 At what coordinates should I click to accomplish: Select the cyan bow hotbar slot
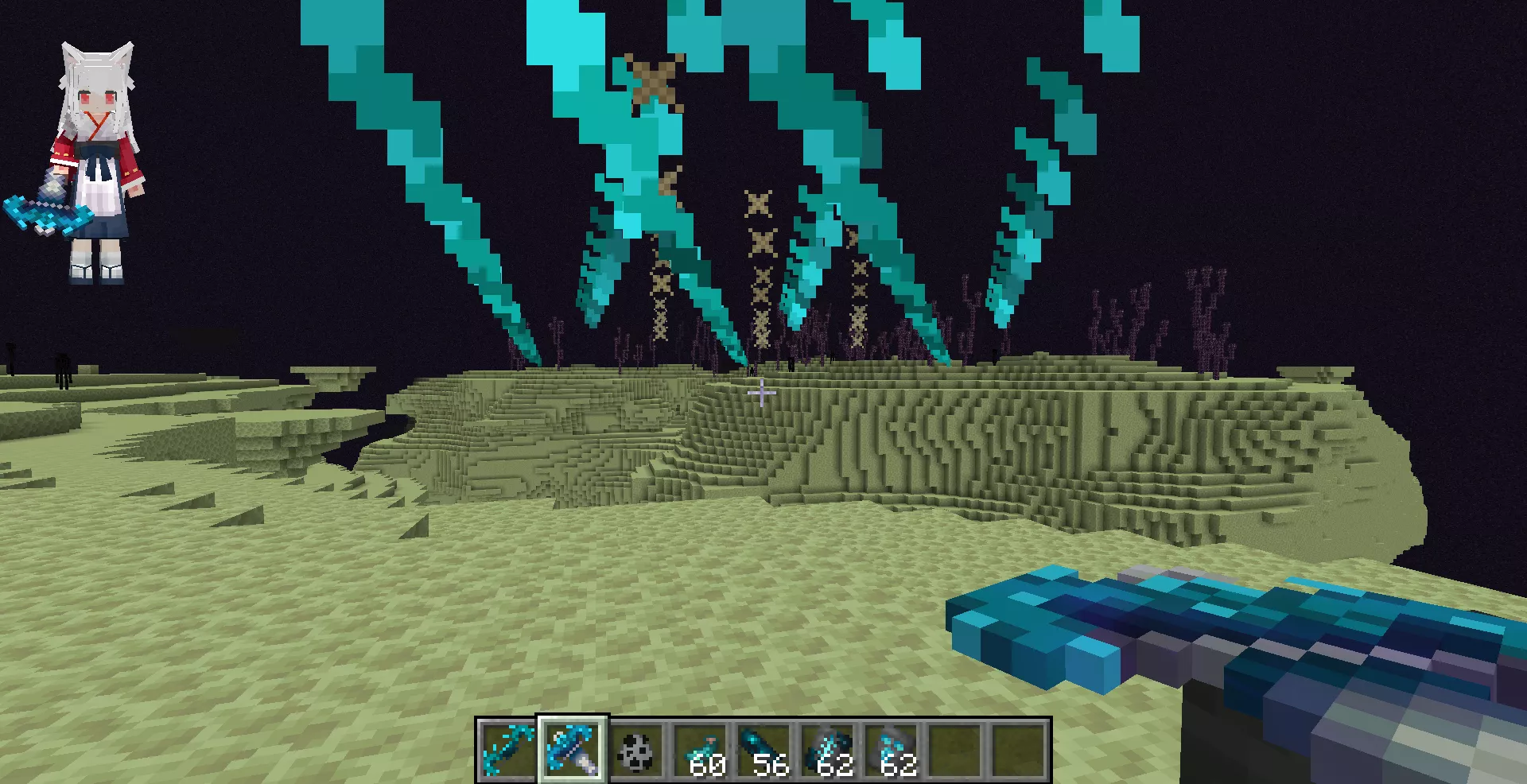point(509,750)
